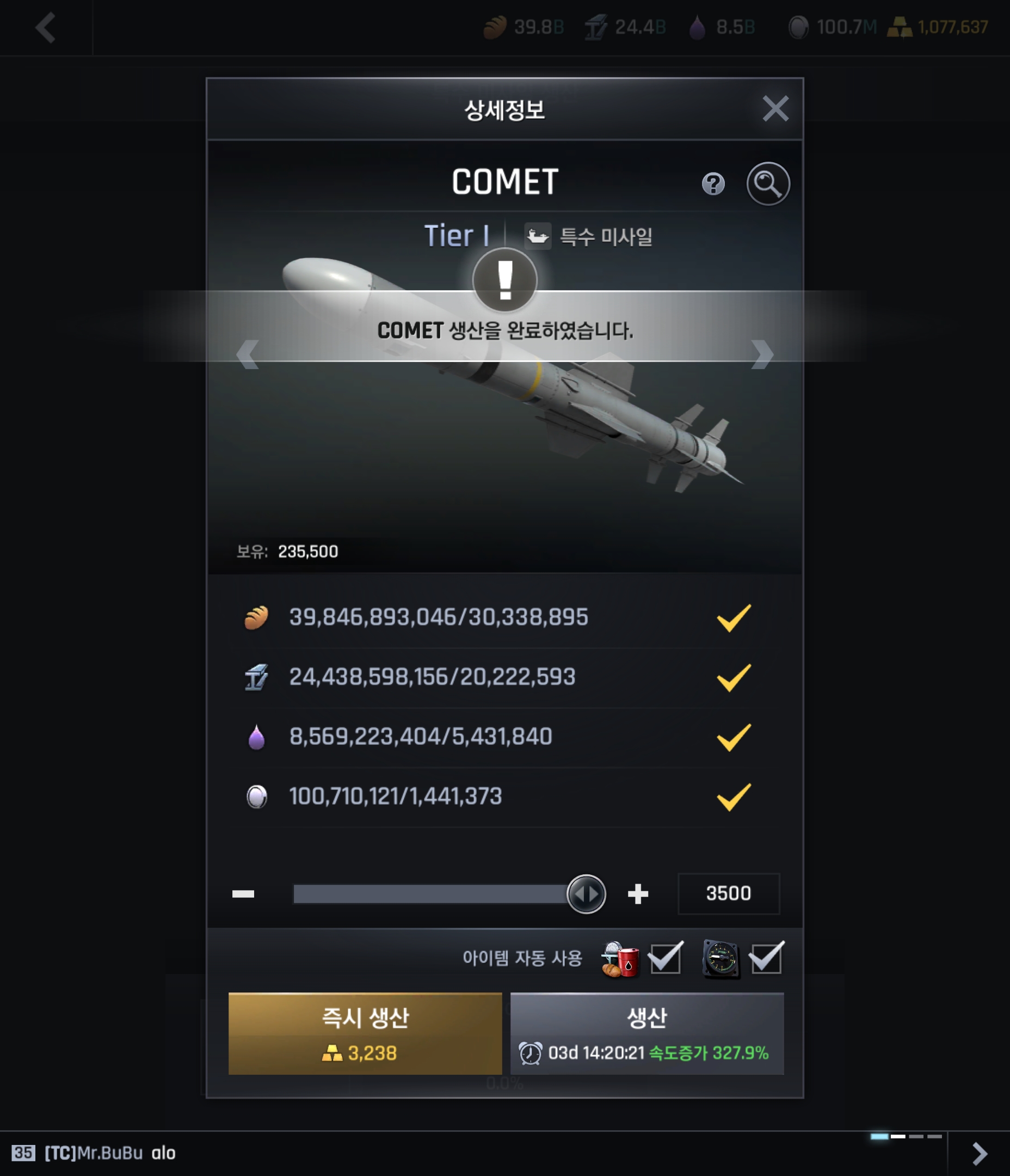Edit the 3500 quantity input box
1010x1176 pixels.
[729, 894]
